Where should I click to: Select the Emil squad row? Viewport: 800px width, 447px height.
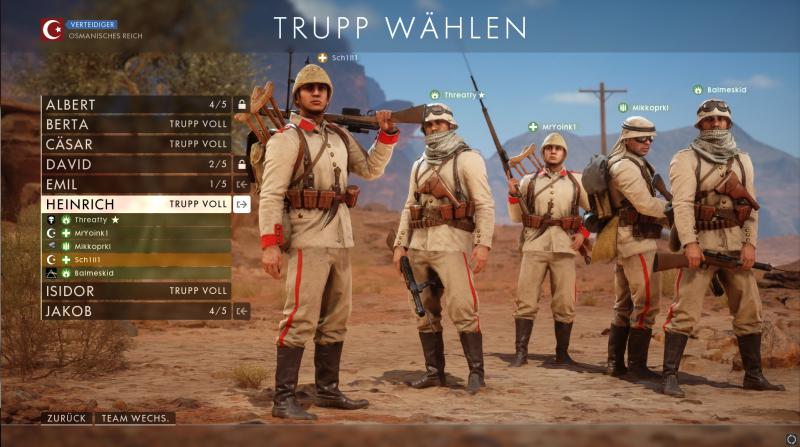[136, 184]
